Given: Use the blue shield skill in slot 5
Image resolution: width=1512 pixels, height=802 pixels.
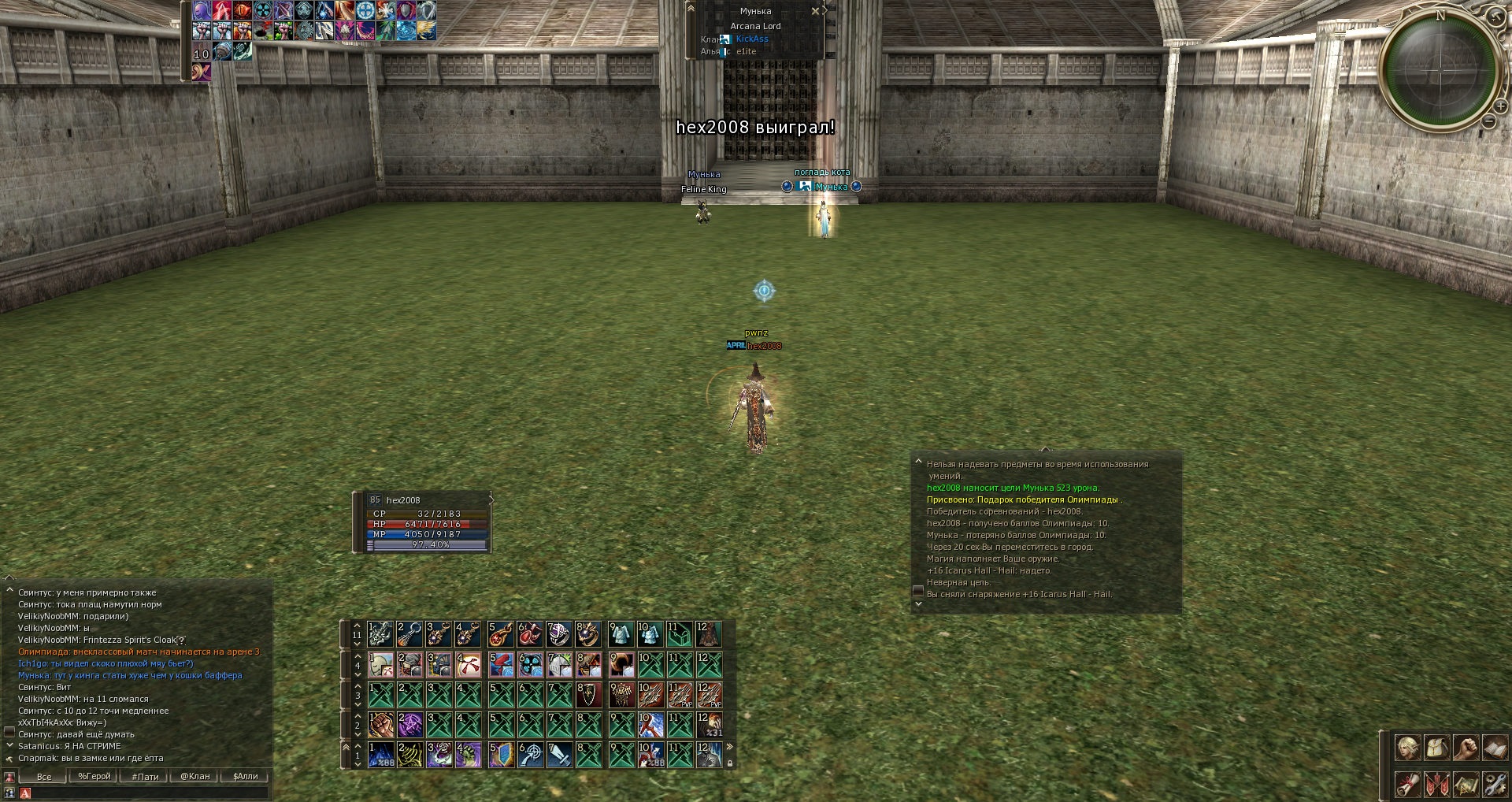Looking at the screenshot, I should pyautogui.click(x=500, y=755).
